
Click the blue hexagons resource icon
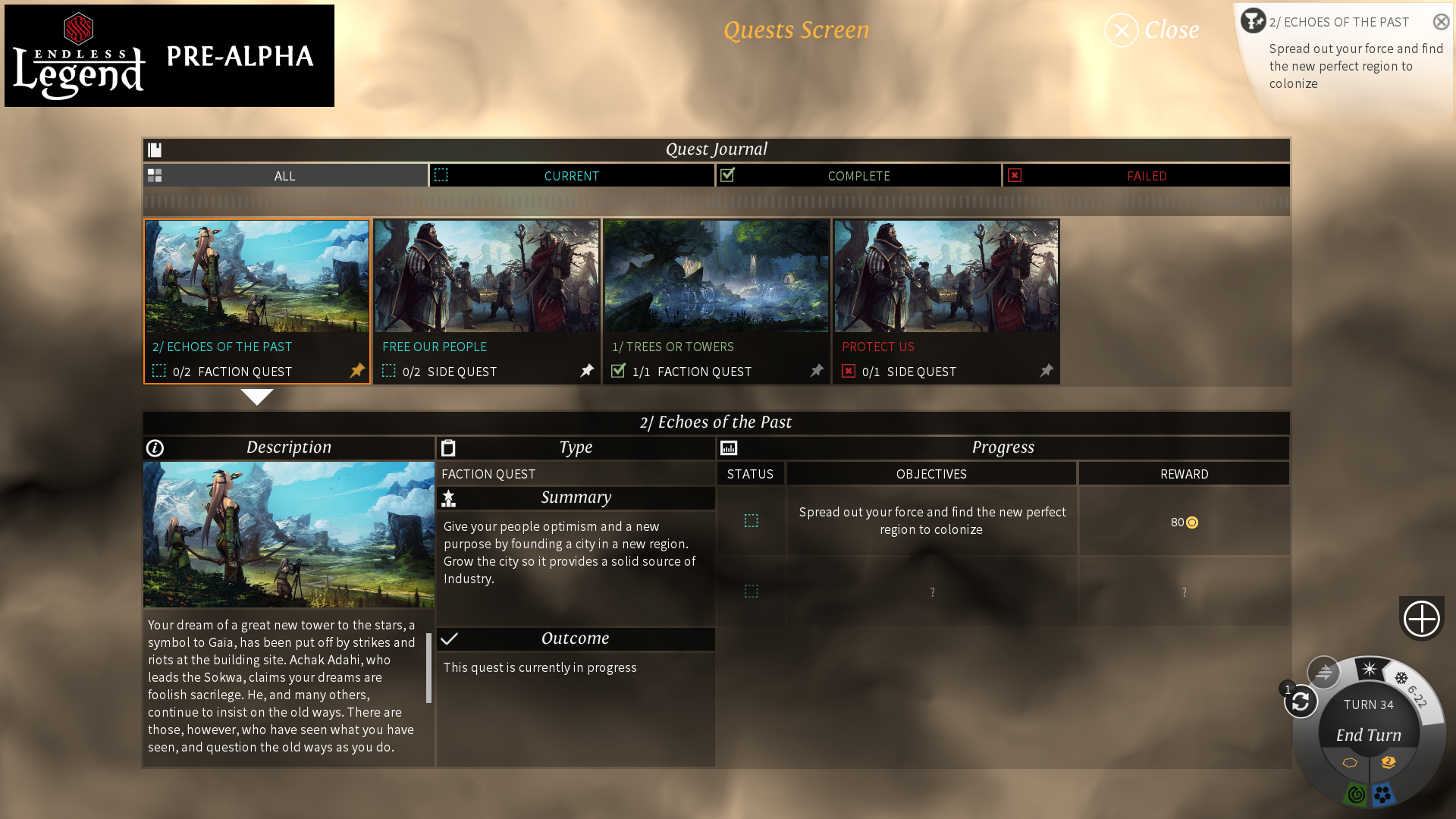pos(1384,793)
